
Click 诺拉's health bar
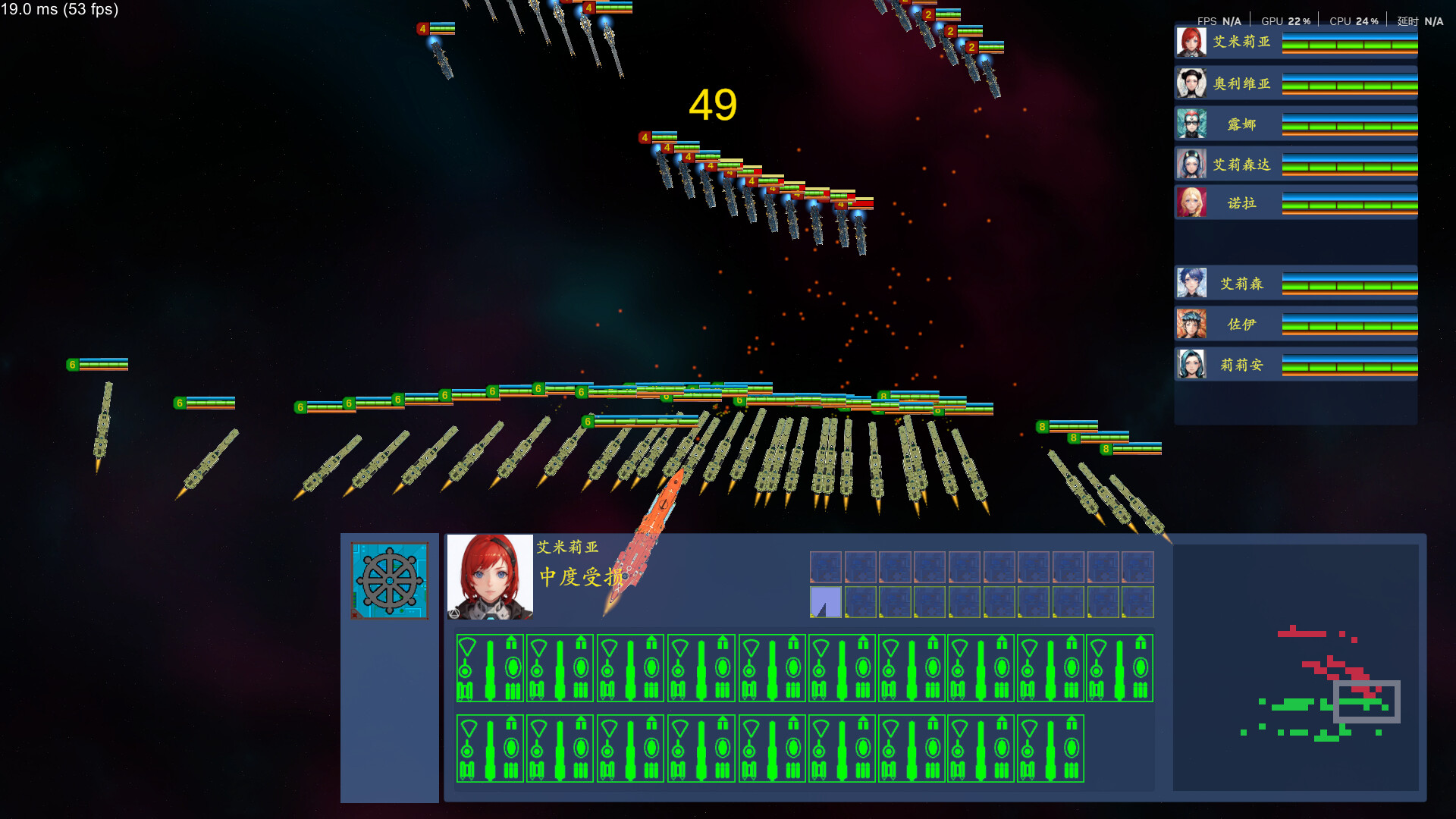pyautogui.click(x=1350, y=204)
